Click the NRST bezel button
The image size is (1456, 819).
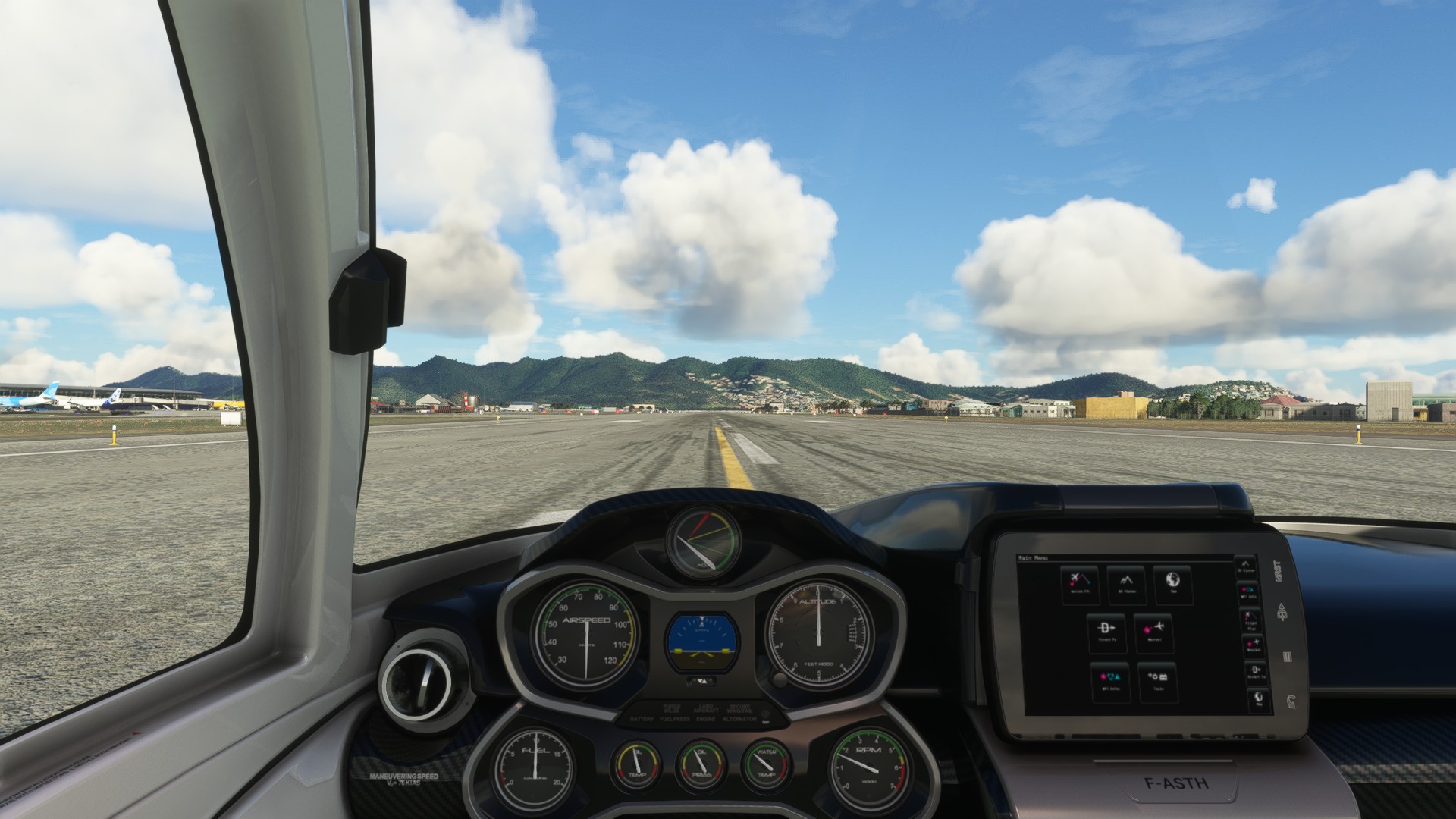[1279, 571]
